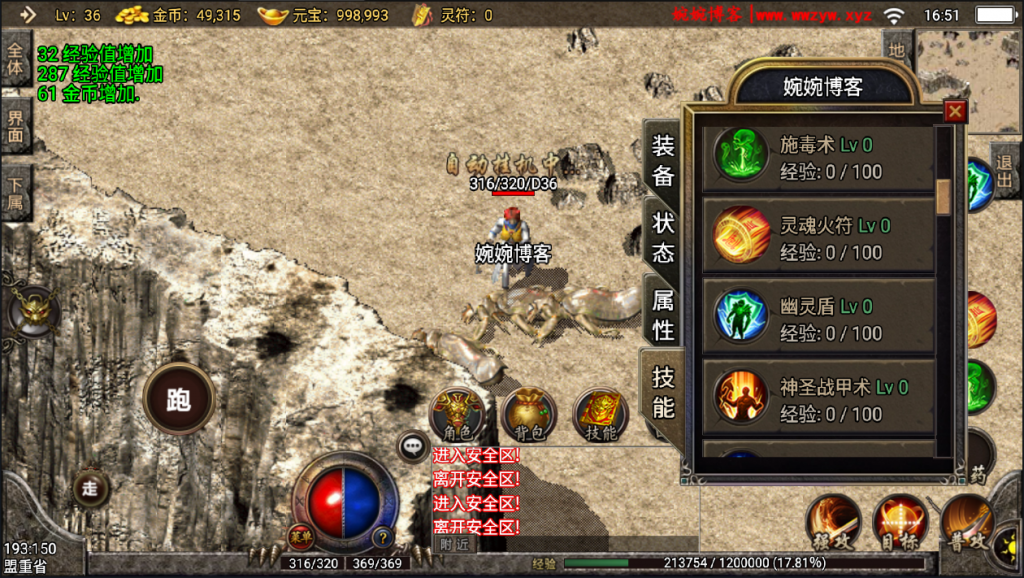1024x578 pixels.
Task: Open the 角色 character sheet
Action: tap(458, 413)
